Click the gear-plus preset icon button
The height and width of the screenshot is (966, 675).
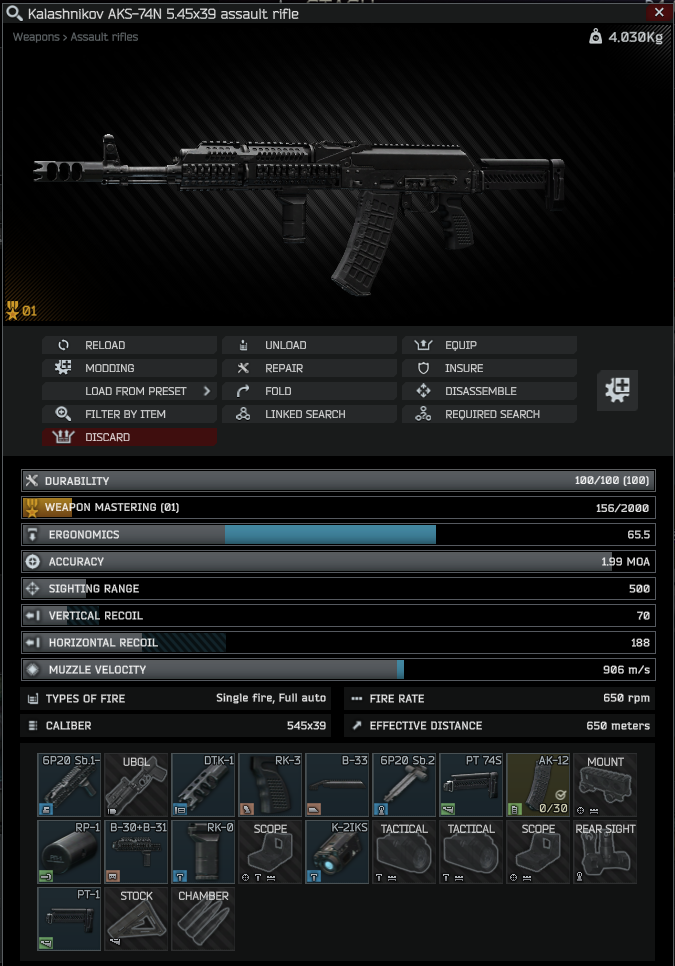tap(617, 390)
